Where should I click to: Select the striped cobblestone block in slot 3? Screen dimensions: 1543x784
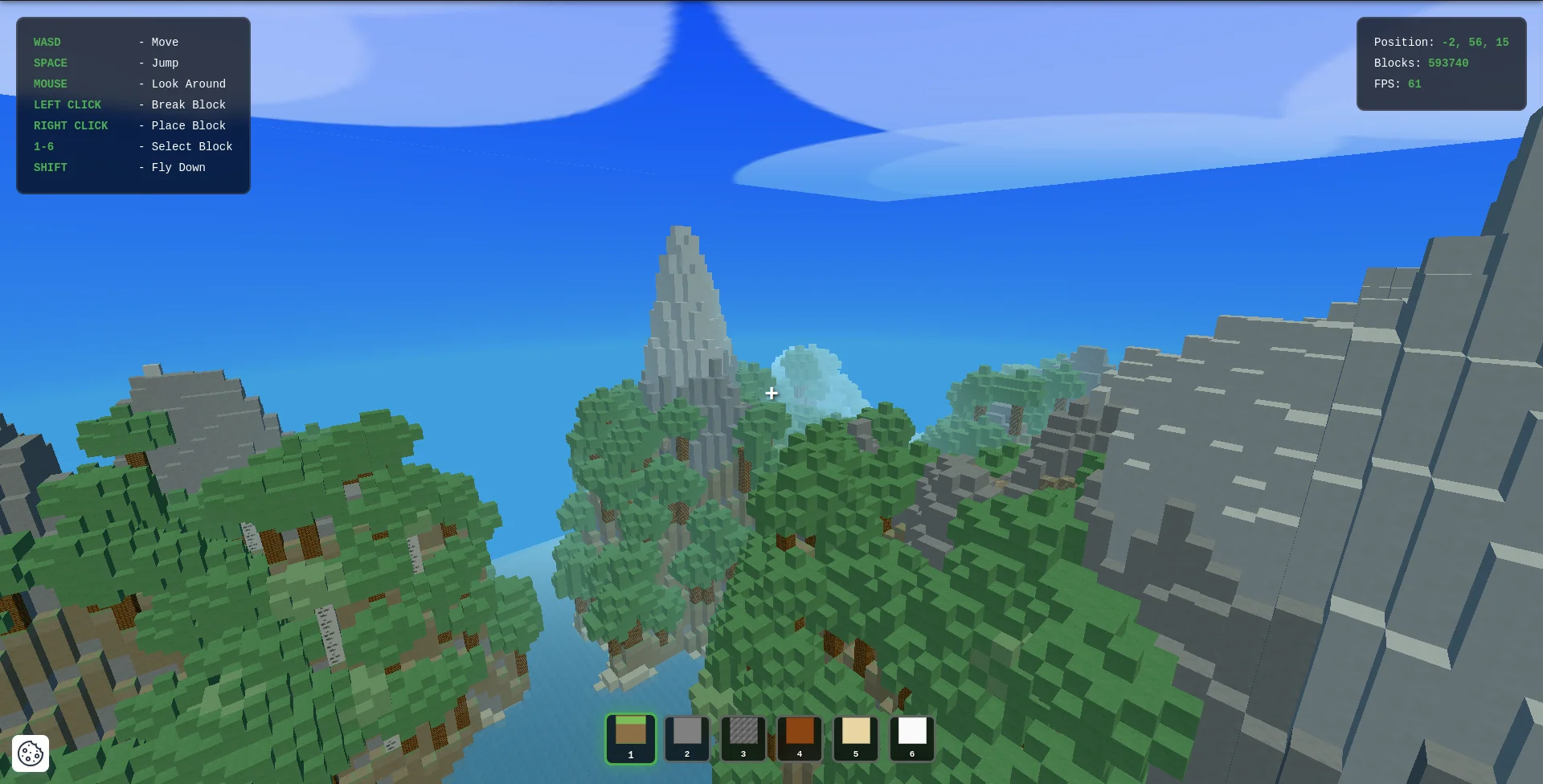coord(743,736)
